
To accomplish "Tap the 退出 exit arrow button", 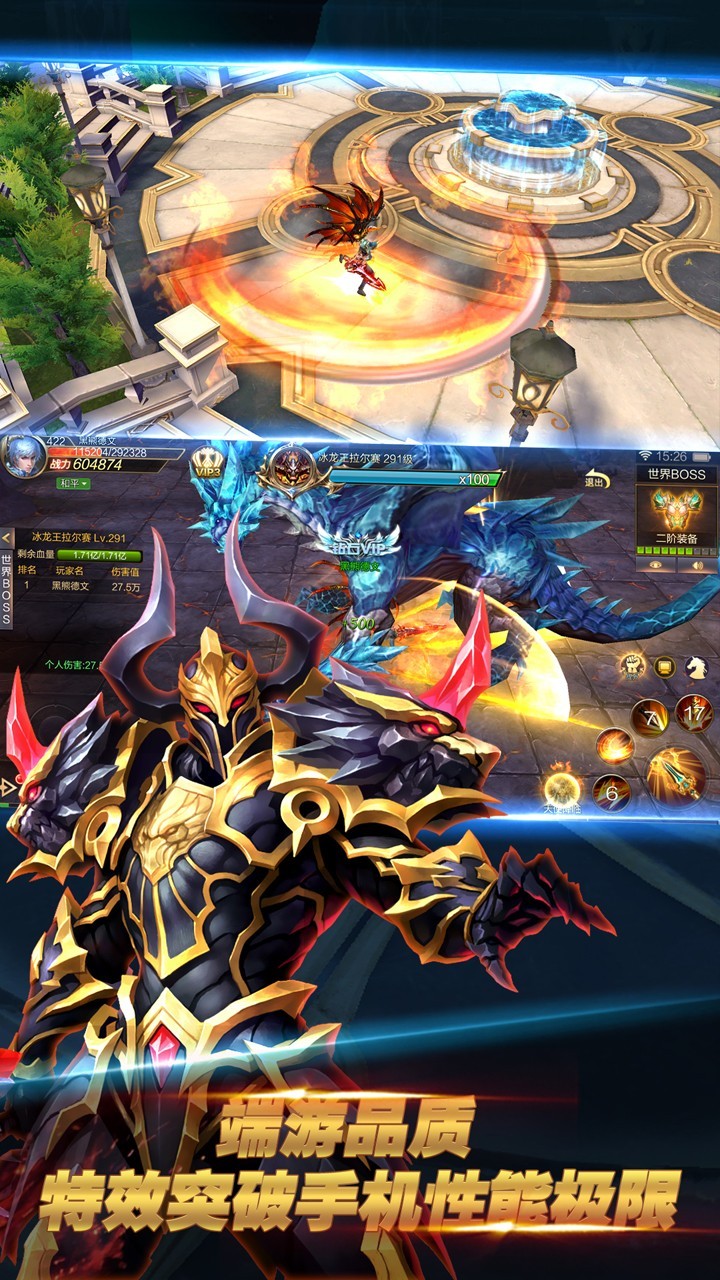I will click(596, 479).
